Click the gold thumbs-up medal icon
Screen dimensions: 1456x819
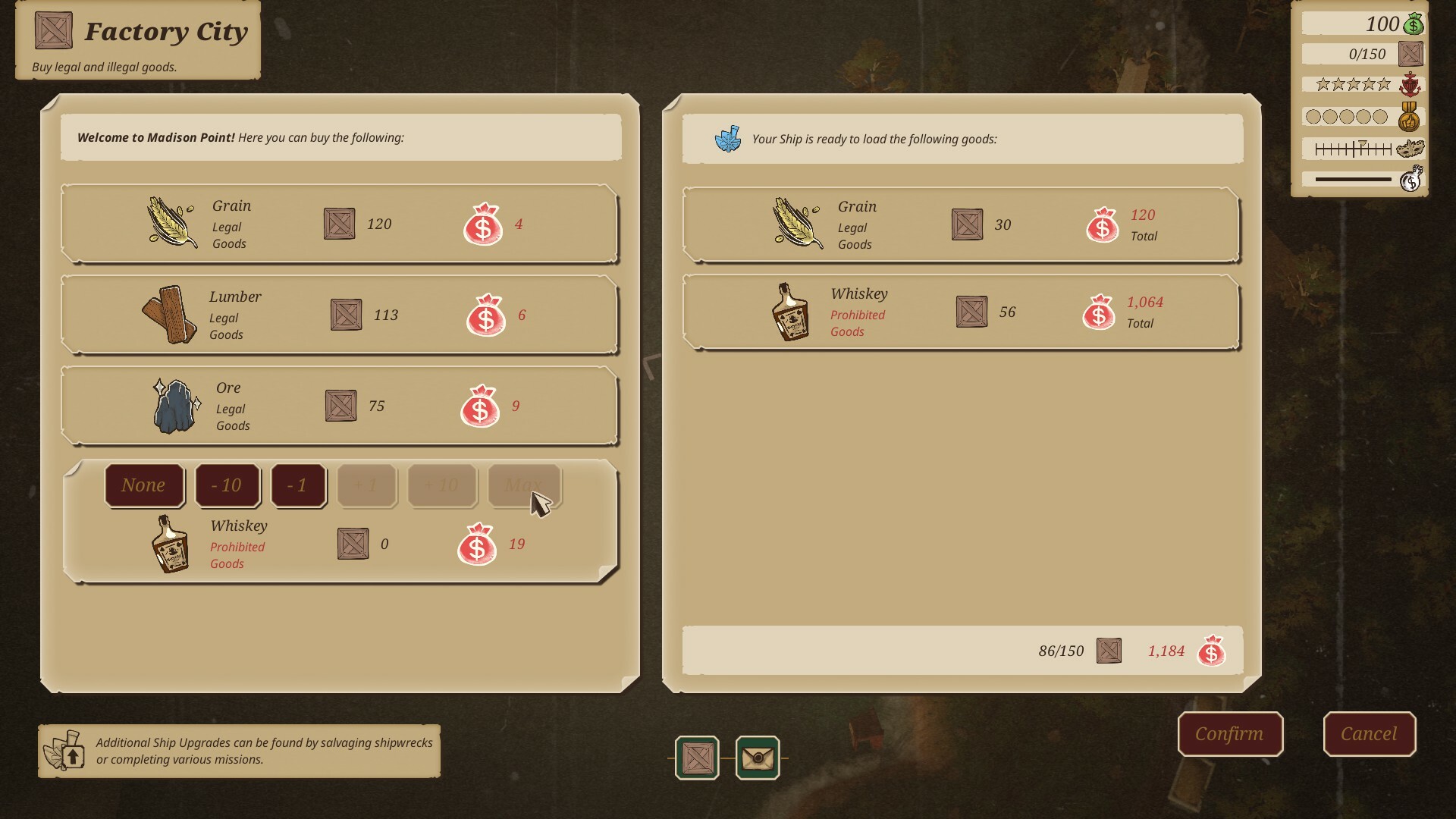(x=1410, y=116)
